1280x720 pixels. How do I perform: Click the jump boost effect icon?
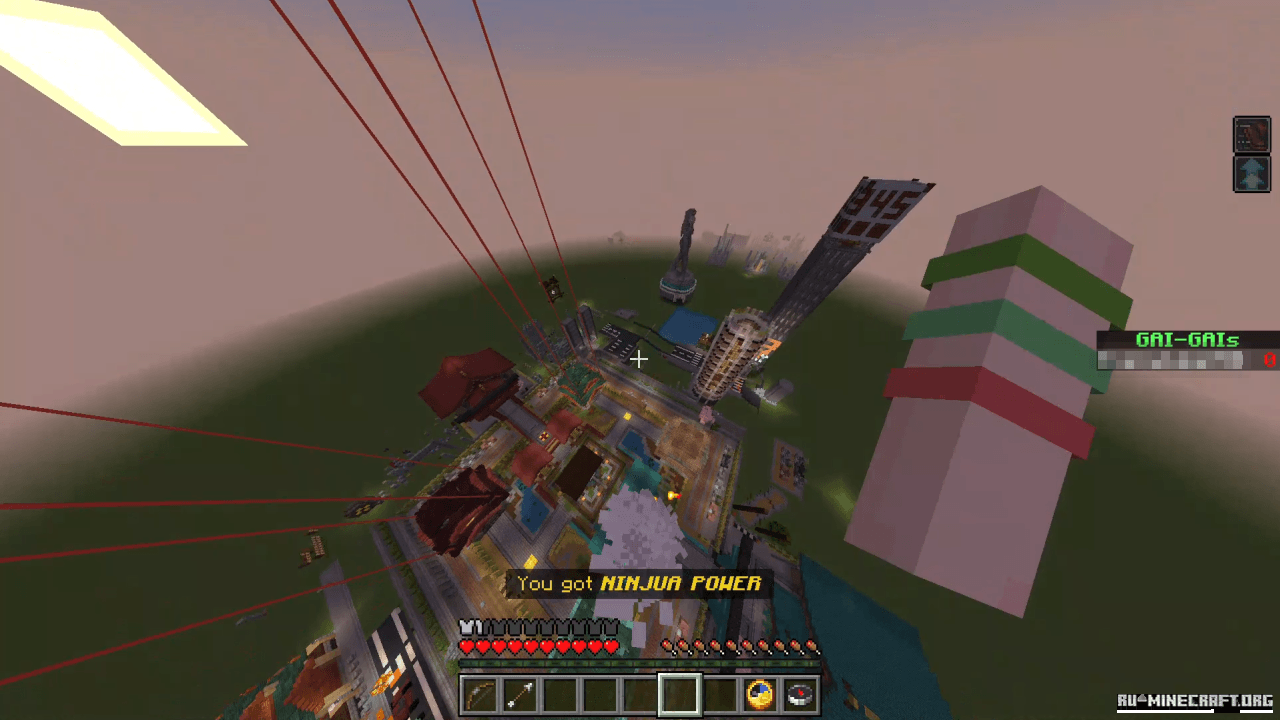[1251, 173]
